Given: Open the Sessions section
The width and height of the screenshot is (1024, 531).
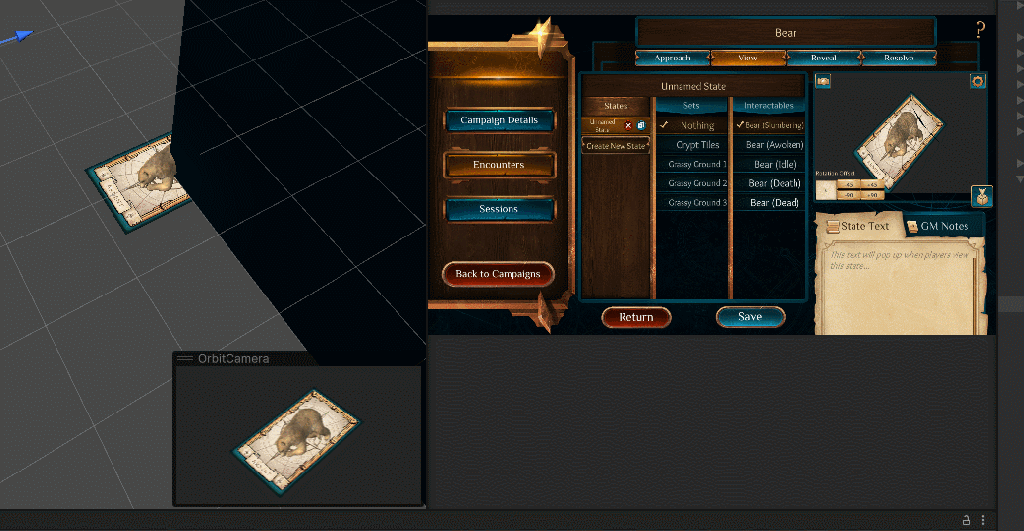Looking at the screenshot, I should (x=499, y=209).
